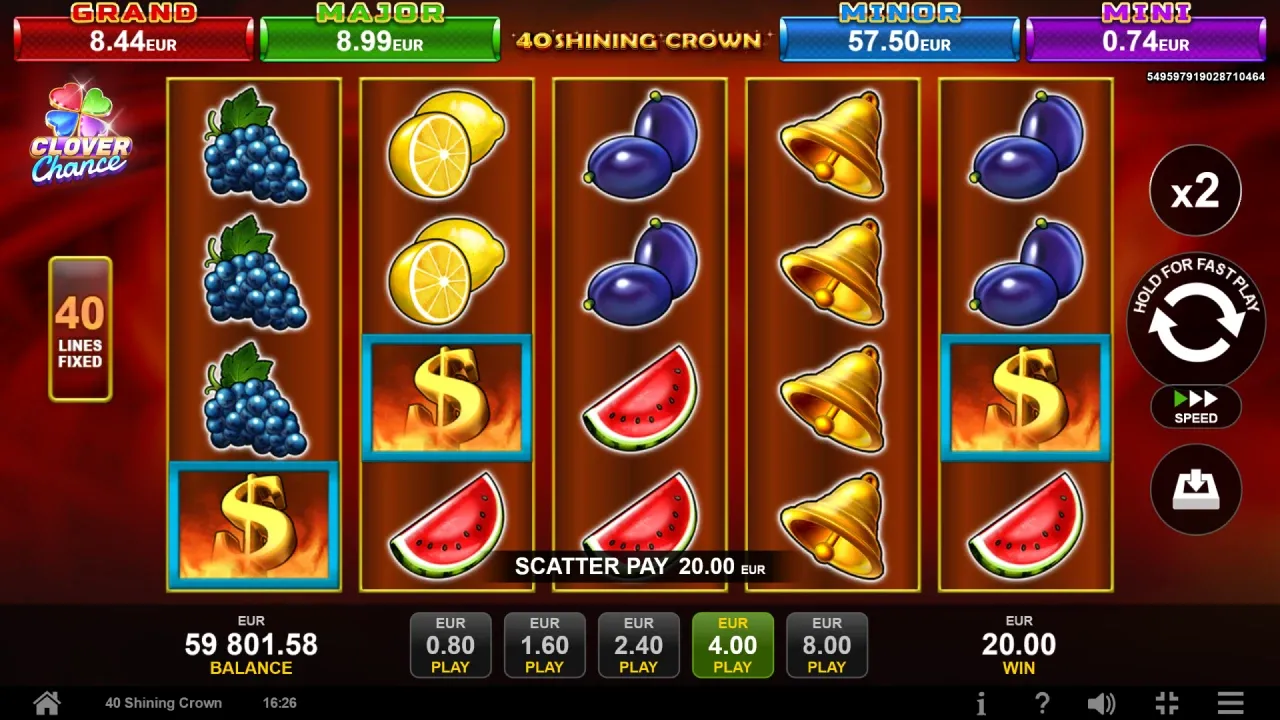Mute the game sound
Viewport: 1280px width, 720px height.
click(1103, 702)
